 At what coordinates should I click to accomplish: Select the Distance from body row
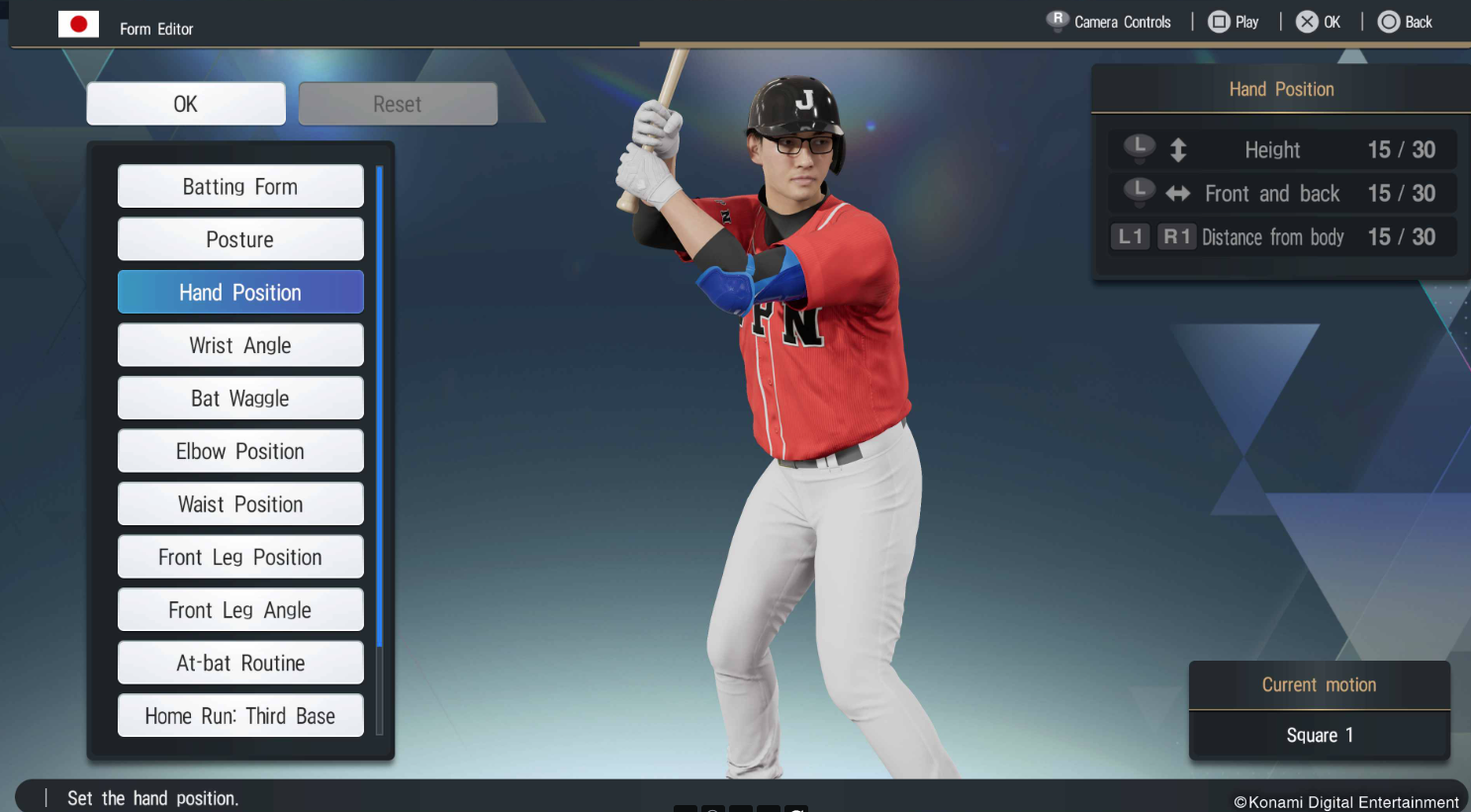click(x=1281, y=237)
